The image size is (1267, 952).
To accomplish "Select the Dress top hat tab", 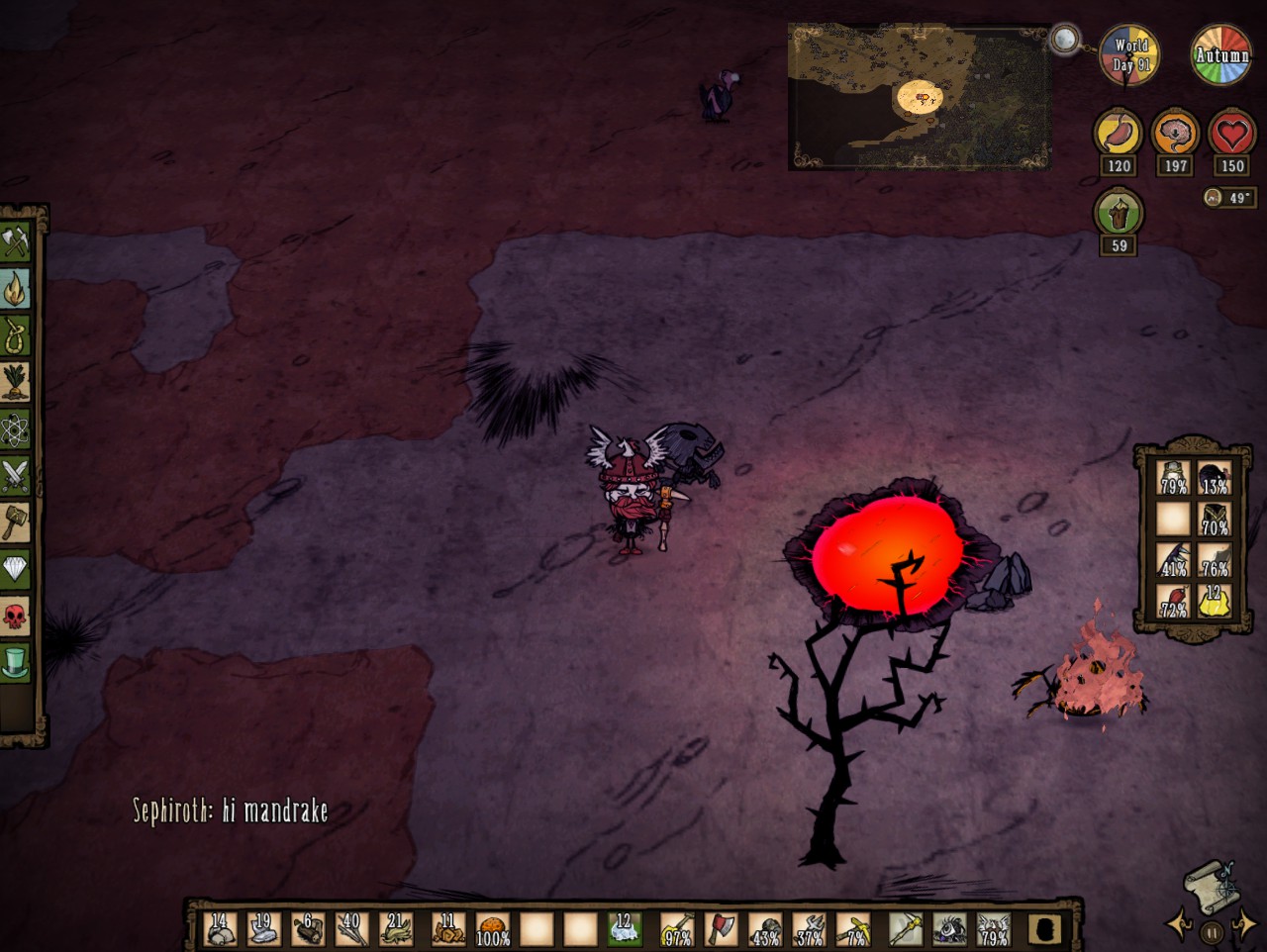I will click(16, 663).
